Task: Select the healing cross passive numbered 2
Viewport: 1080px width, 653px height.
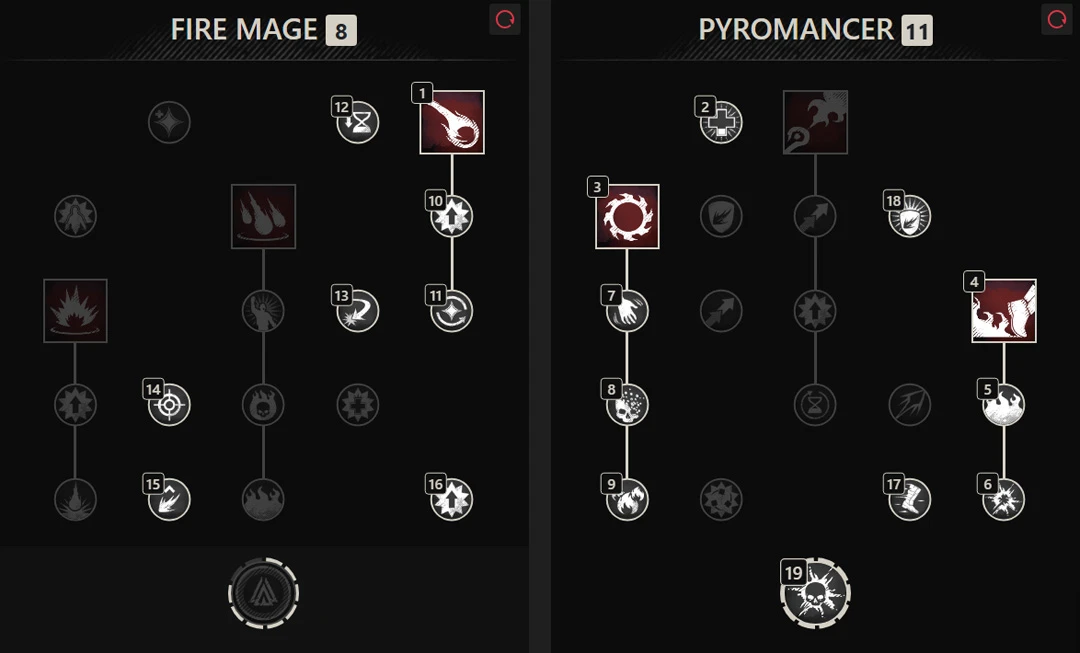Action: point(721,123)
